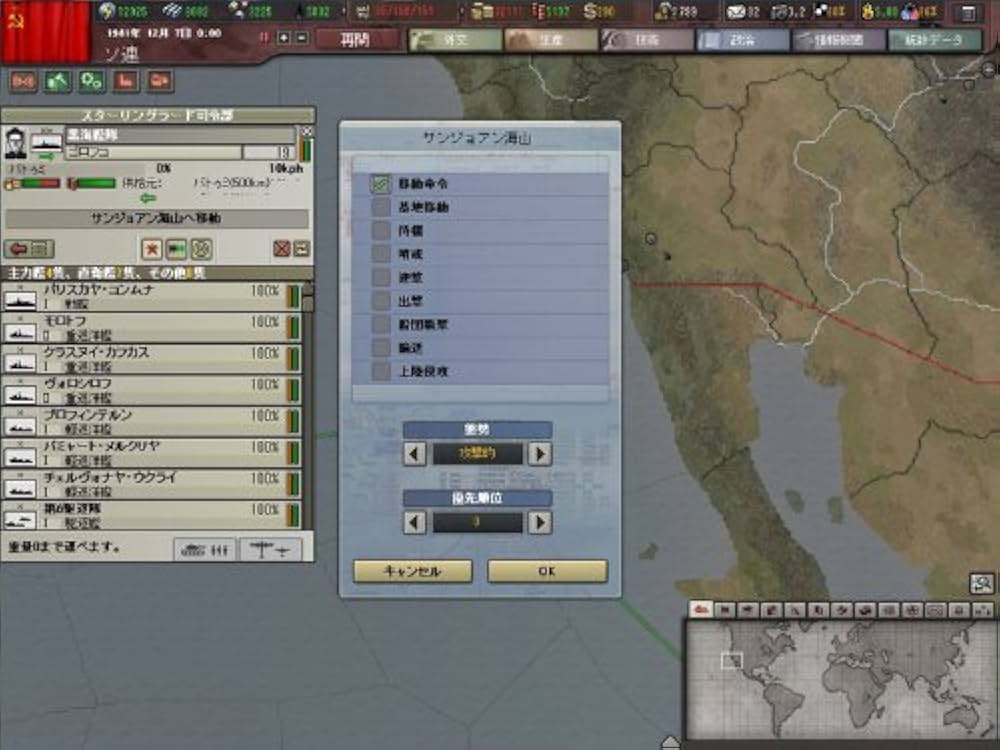Click the fleet's サンジョアン海山へ移動 order bar
The image size is (1000, 750).
pos(156,218)
